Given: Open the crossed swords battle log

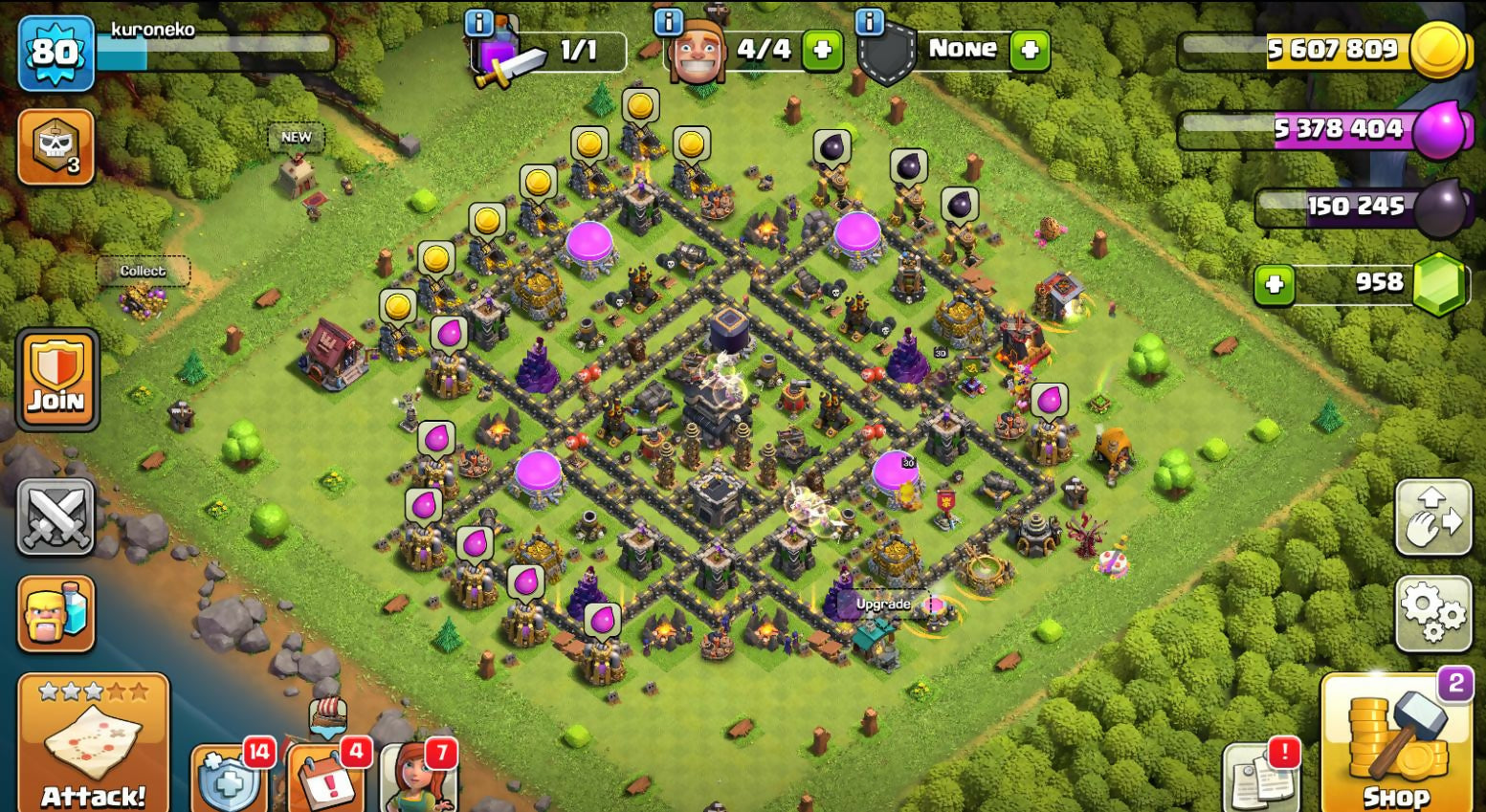Looking at the screenshot, I should pos(55,516).
